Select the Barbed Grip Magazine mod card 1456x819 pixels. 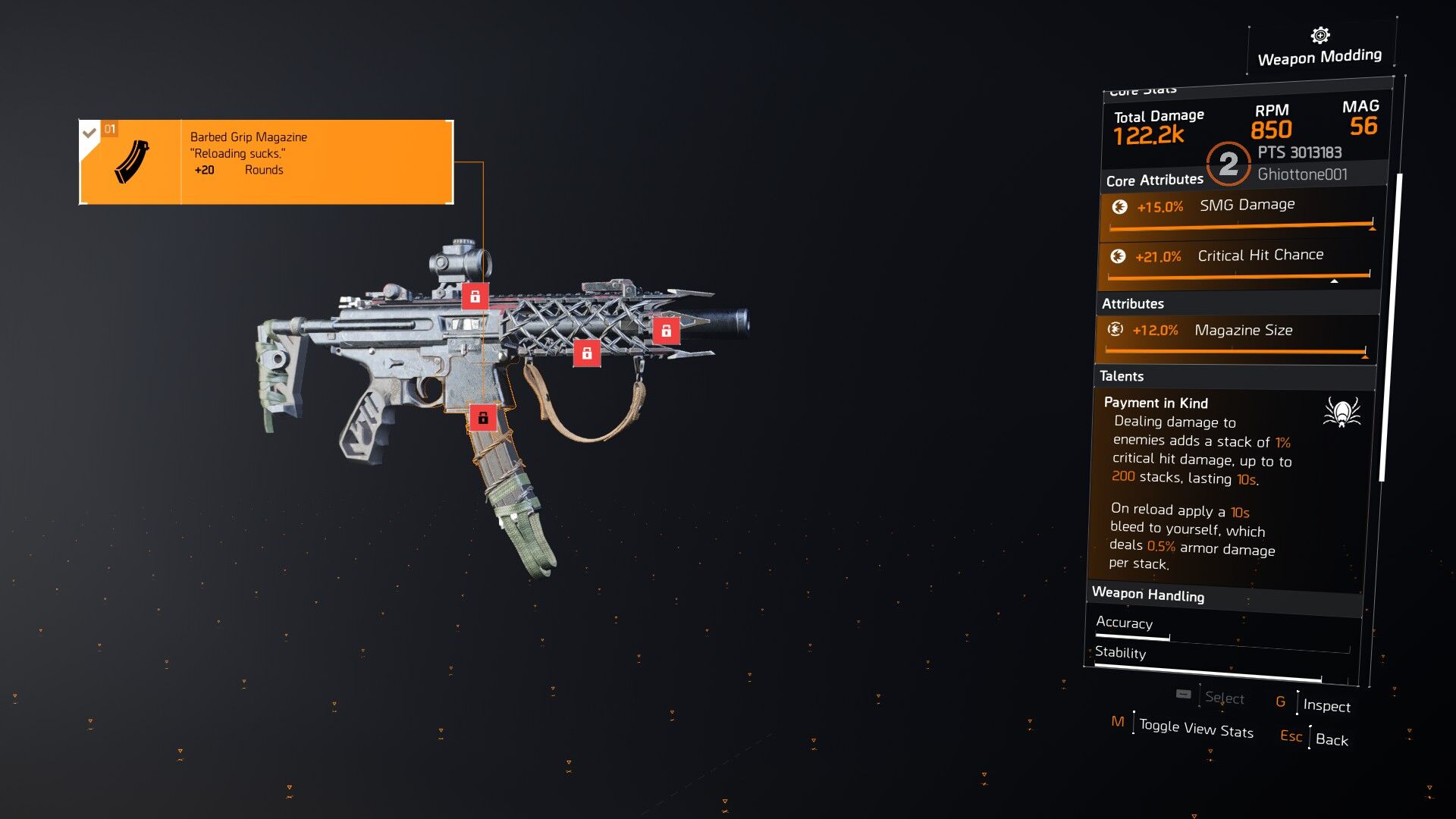[266, 162]
